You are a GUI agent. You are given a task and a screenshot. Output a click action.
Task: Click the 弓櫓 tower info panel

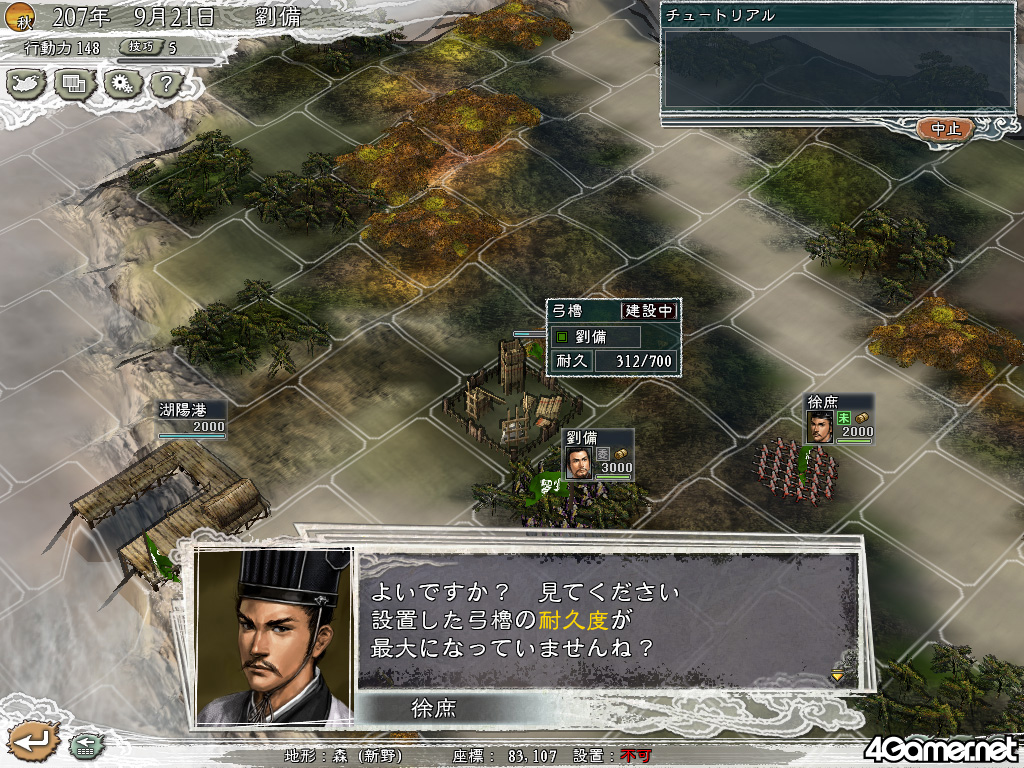pos(613,337)
